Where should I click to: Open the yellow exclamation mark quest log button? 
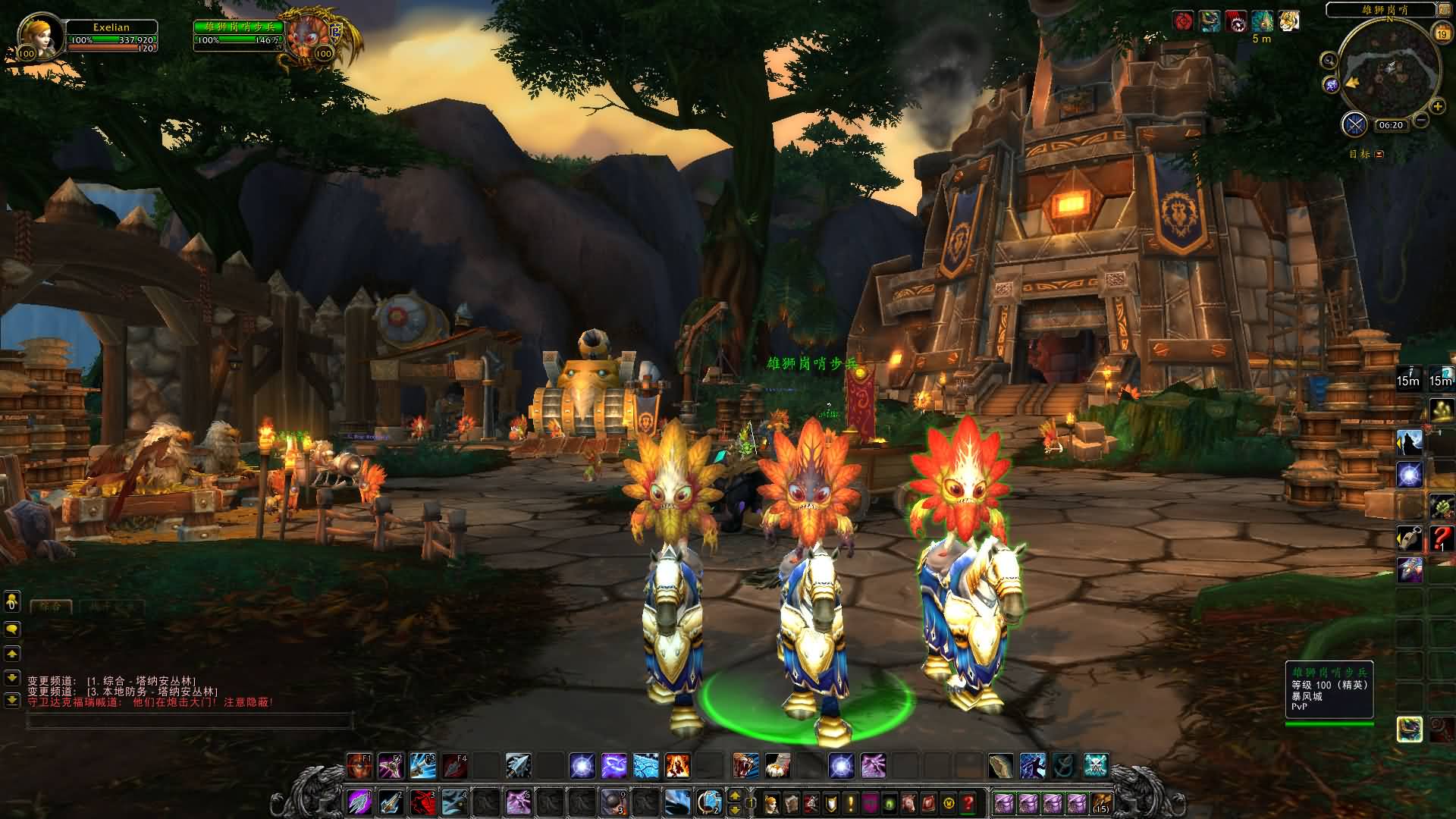[851, 802]
